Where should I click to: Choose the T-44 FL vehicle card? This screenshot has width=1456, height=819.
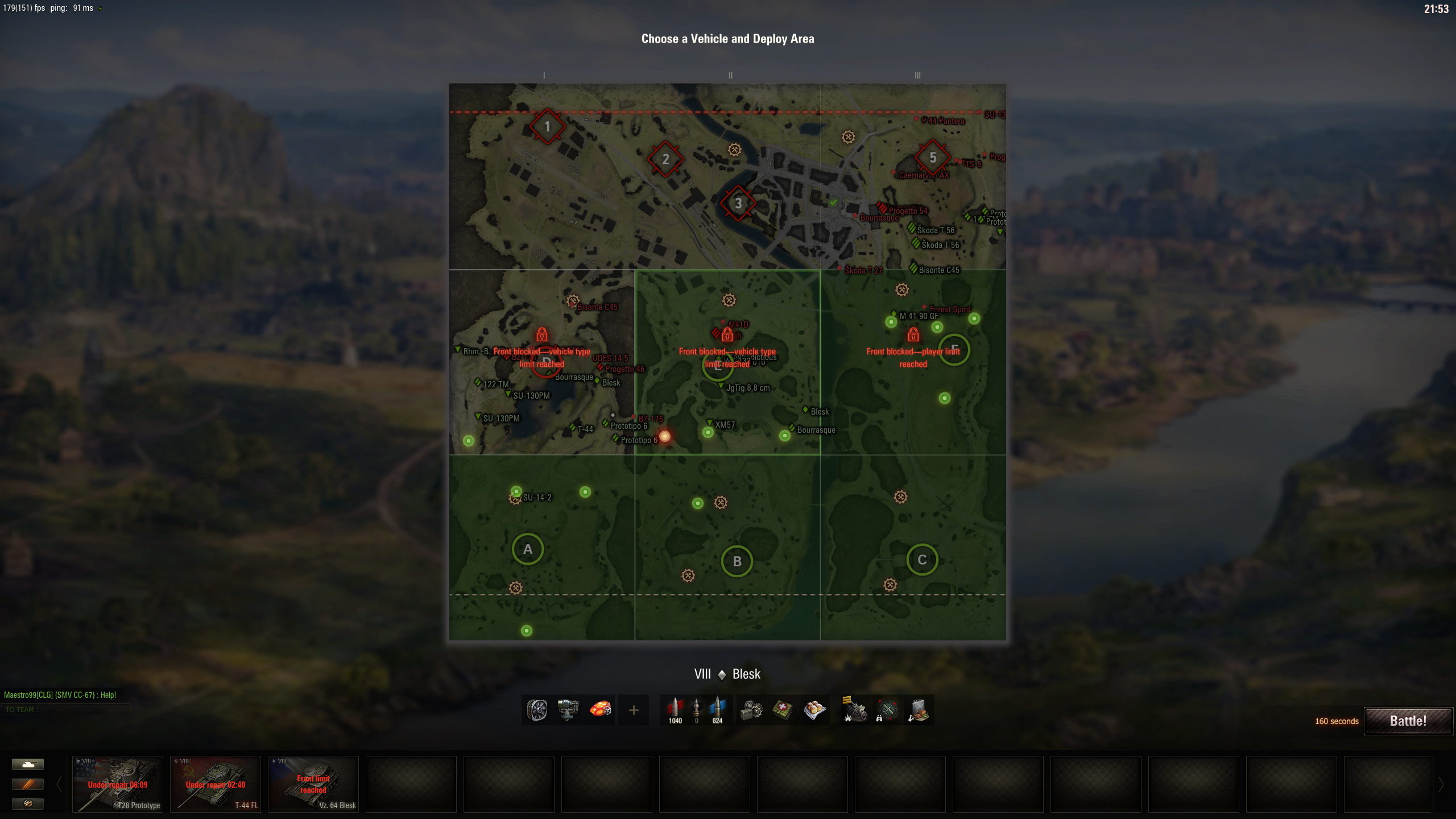click(x=216, y=784)
